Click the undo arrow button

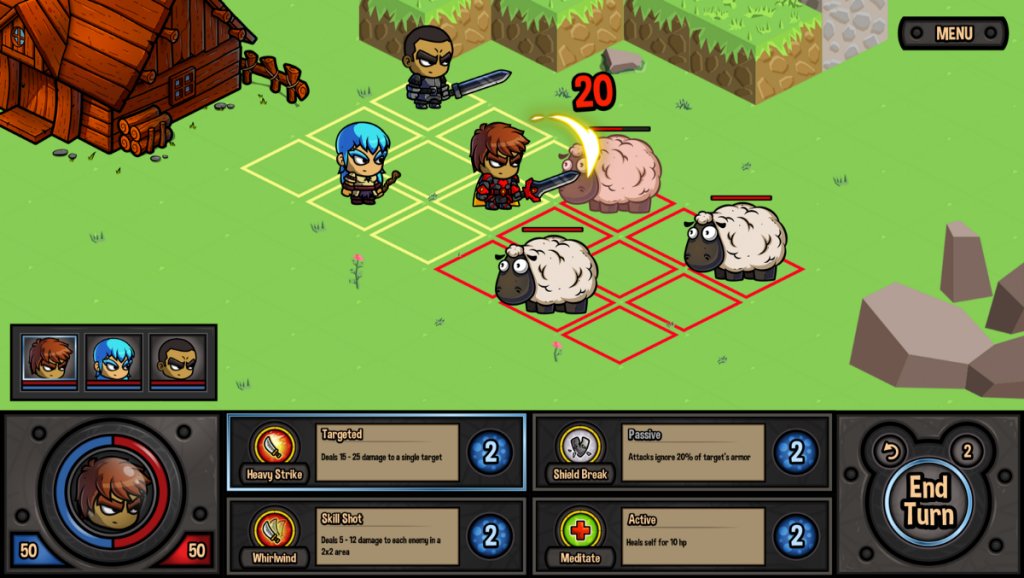tap(888, 452)
